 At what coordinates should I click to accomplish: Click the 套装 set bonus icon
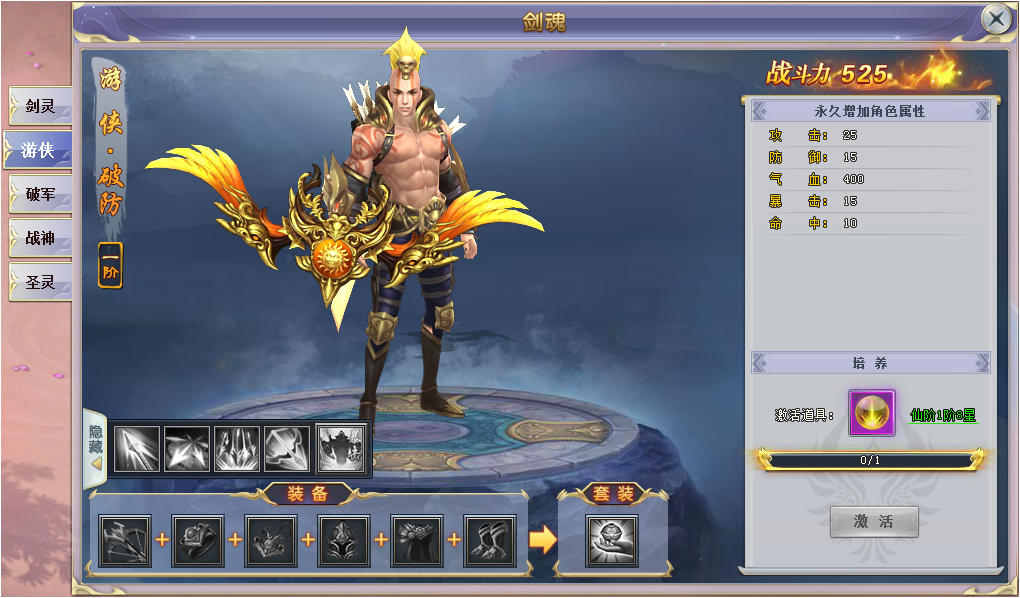(611, 541)
